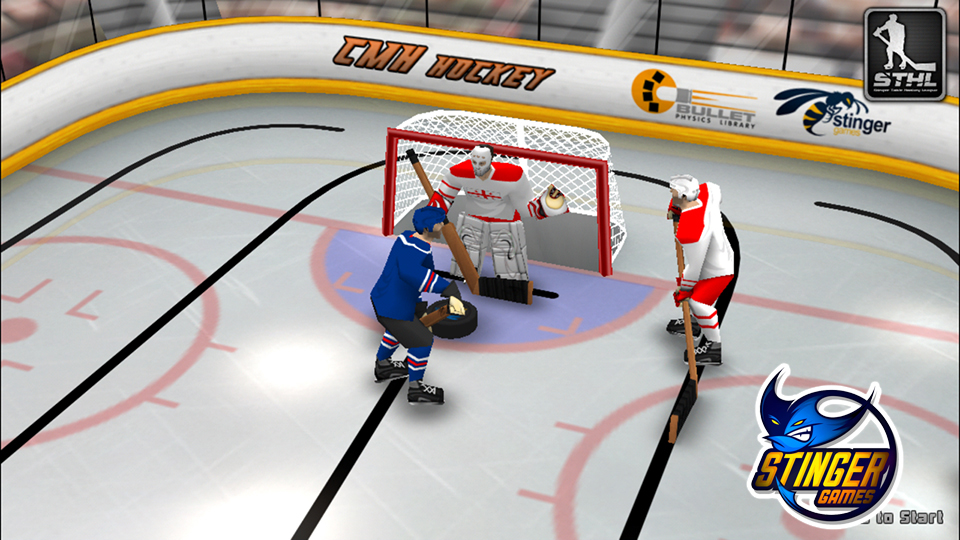This screenshot has width=960, height=540.
Task: Click the STHL hockey league badge
Action: point(904,54)
